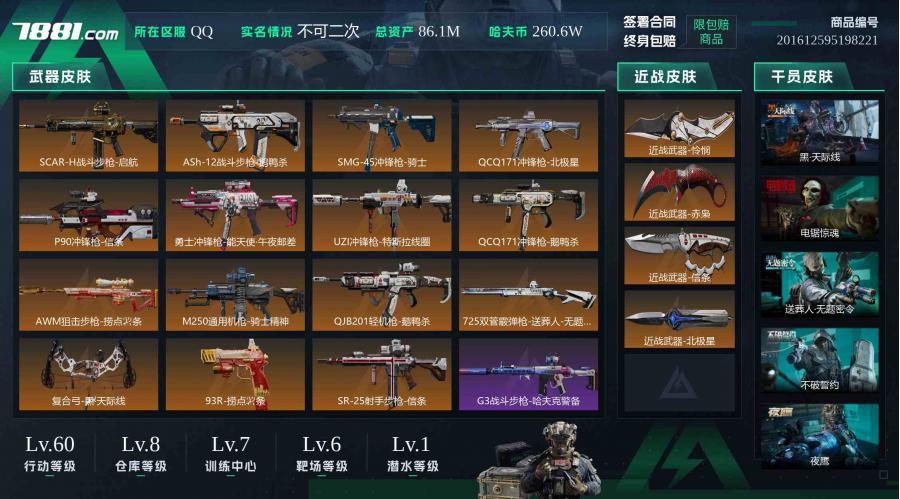
Task: Pick the 近战武器-北极星 melee skin
Action: coord(680,320)
